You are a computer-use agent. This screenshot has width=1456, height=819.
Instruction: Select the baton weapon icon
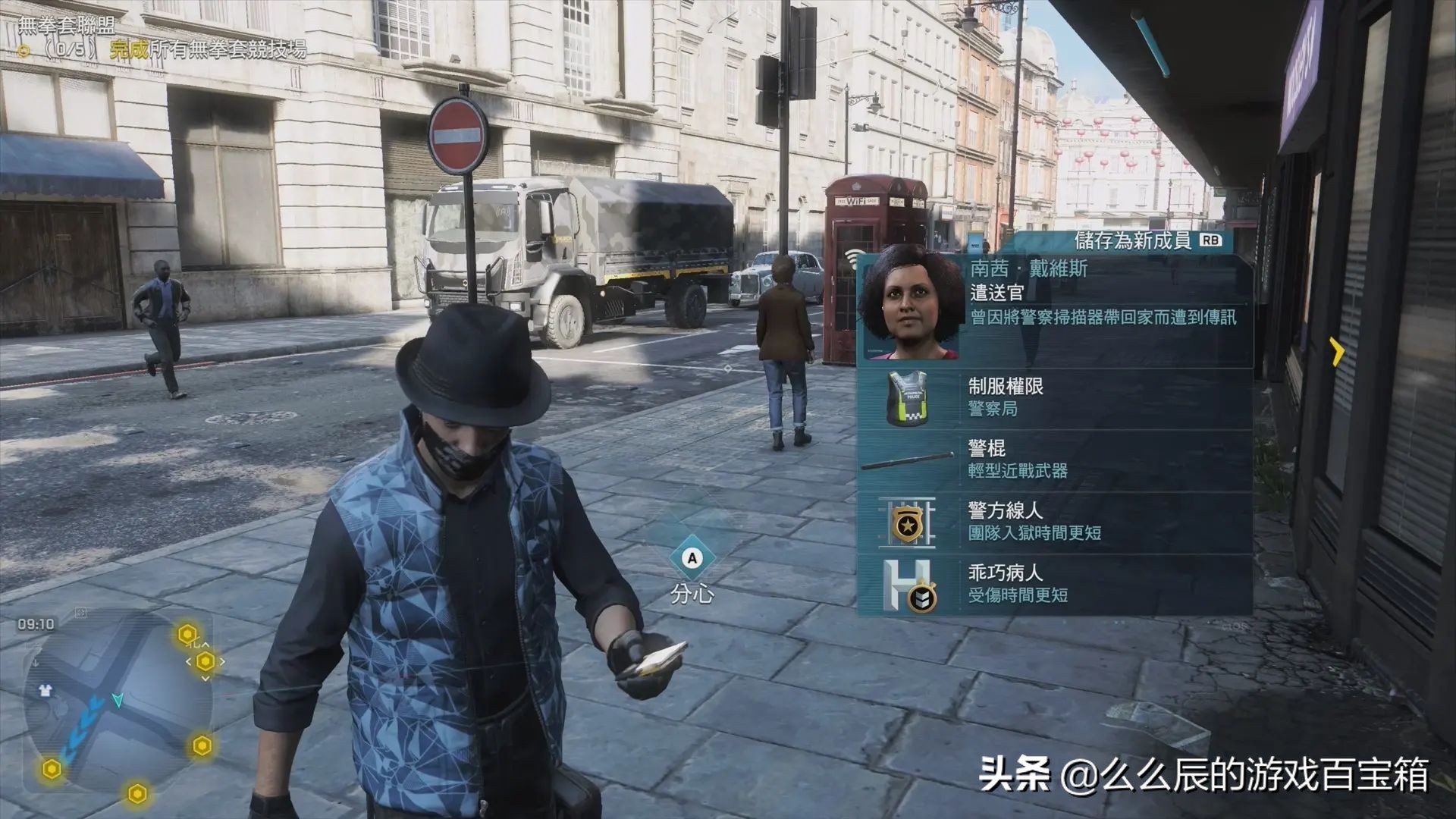[910, 459]
